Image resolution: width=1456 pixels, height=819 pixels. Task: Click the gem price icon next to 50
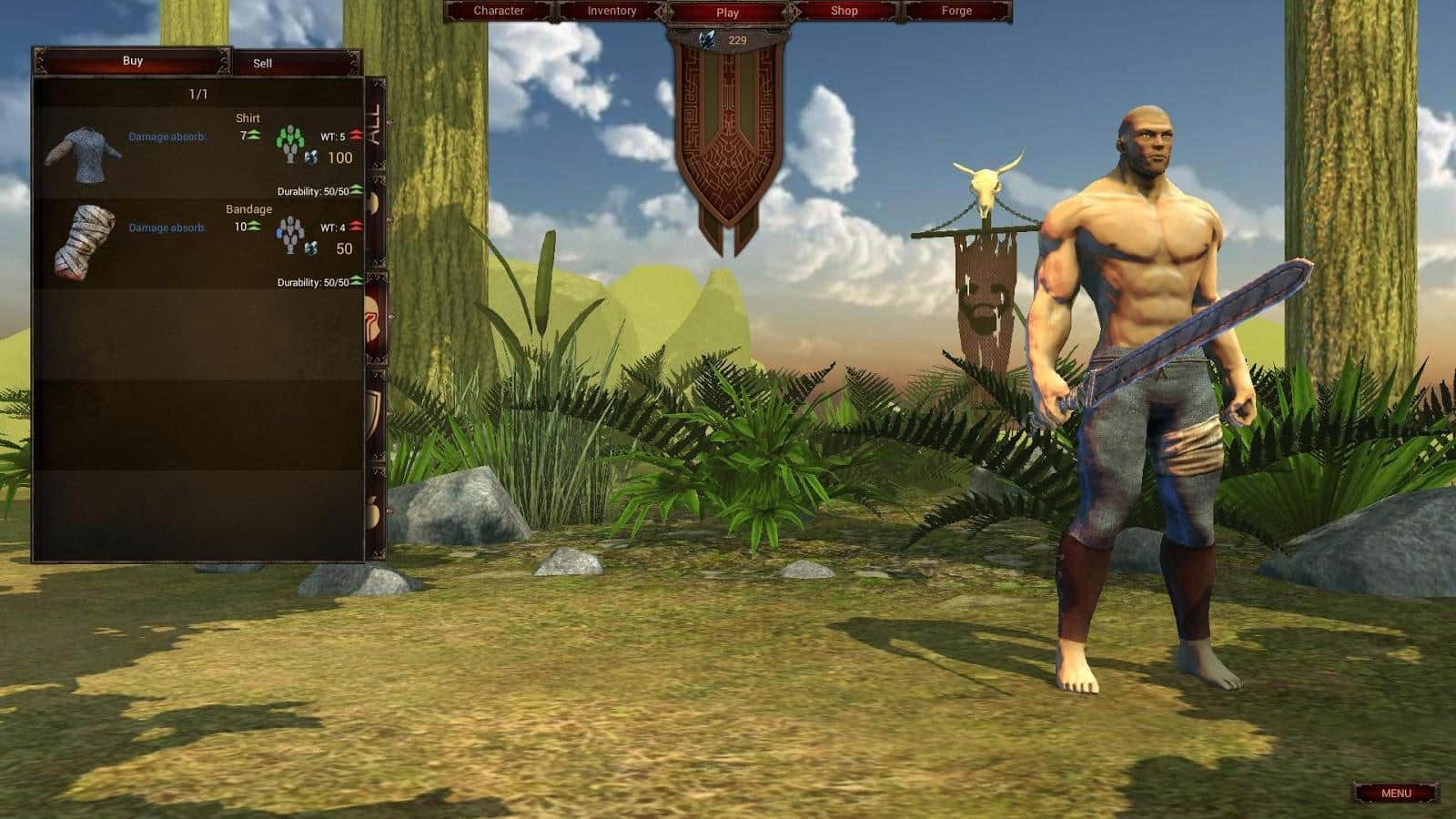coord(310,247)
